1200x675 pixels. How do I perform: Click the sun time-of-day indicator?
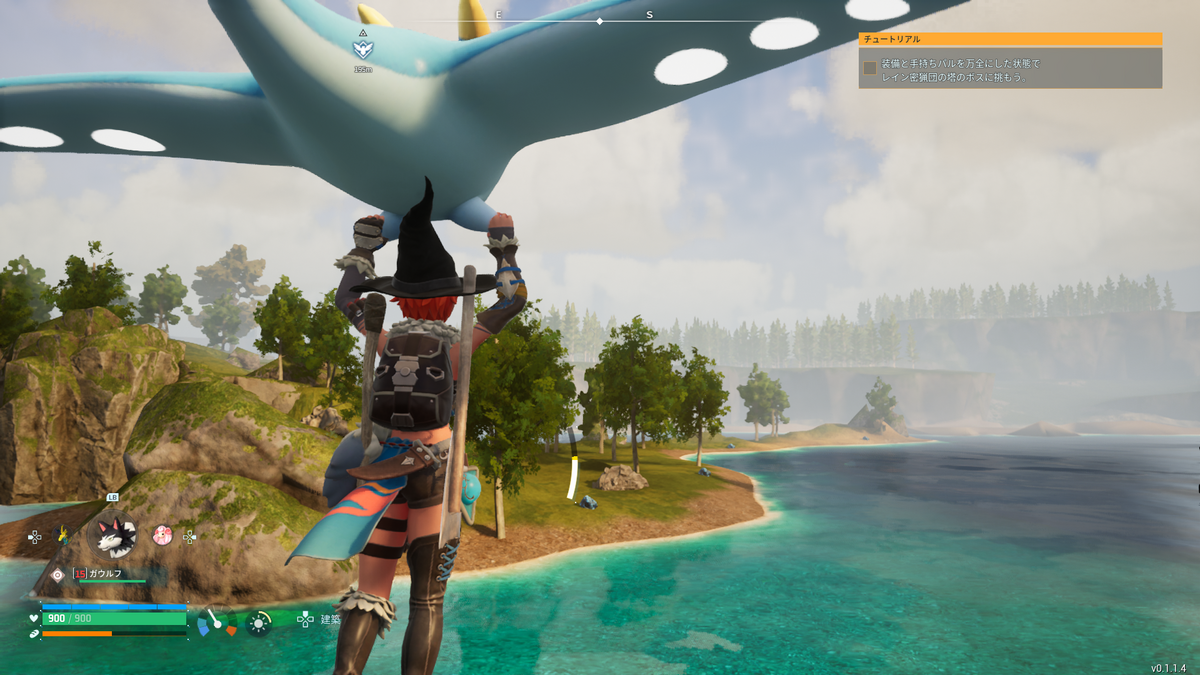pyautogui.click(x=259, y=623)
